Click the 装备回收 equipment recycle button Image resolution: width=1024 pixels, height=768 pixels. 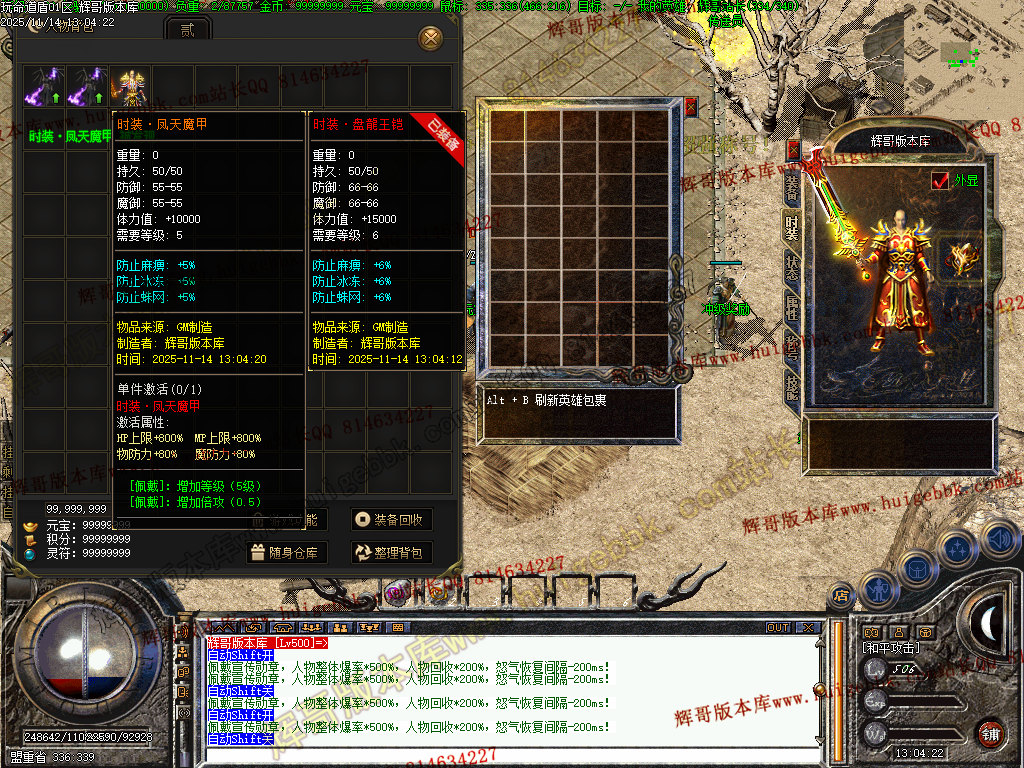pos(391,520)
